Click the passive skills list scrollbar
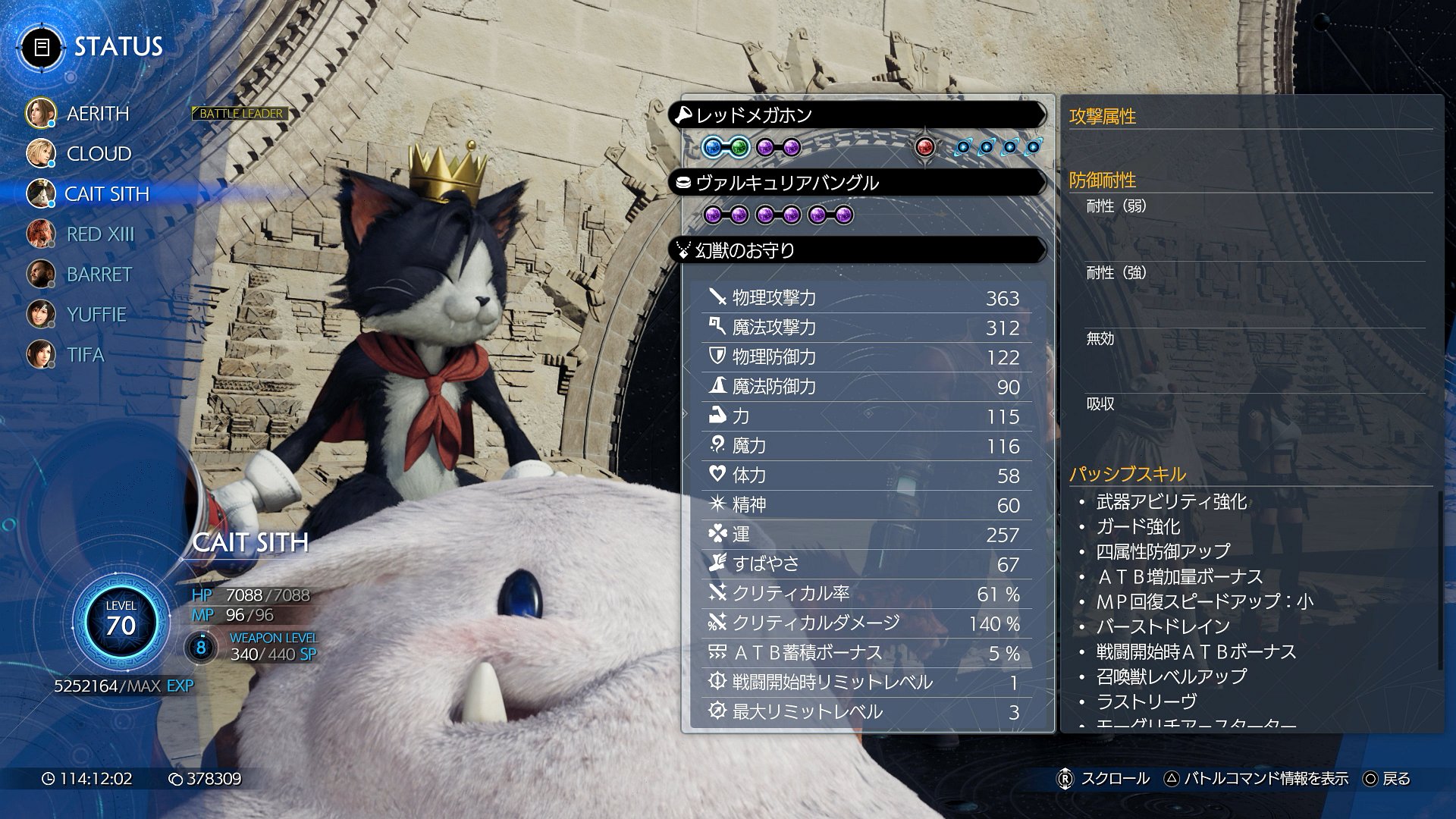This screenshot has height=819, width=1456. pyautogui.click(x=1439, y=580)
